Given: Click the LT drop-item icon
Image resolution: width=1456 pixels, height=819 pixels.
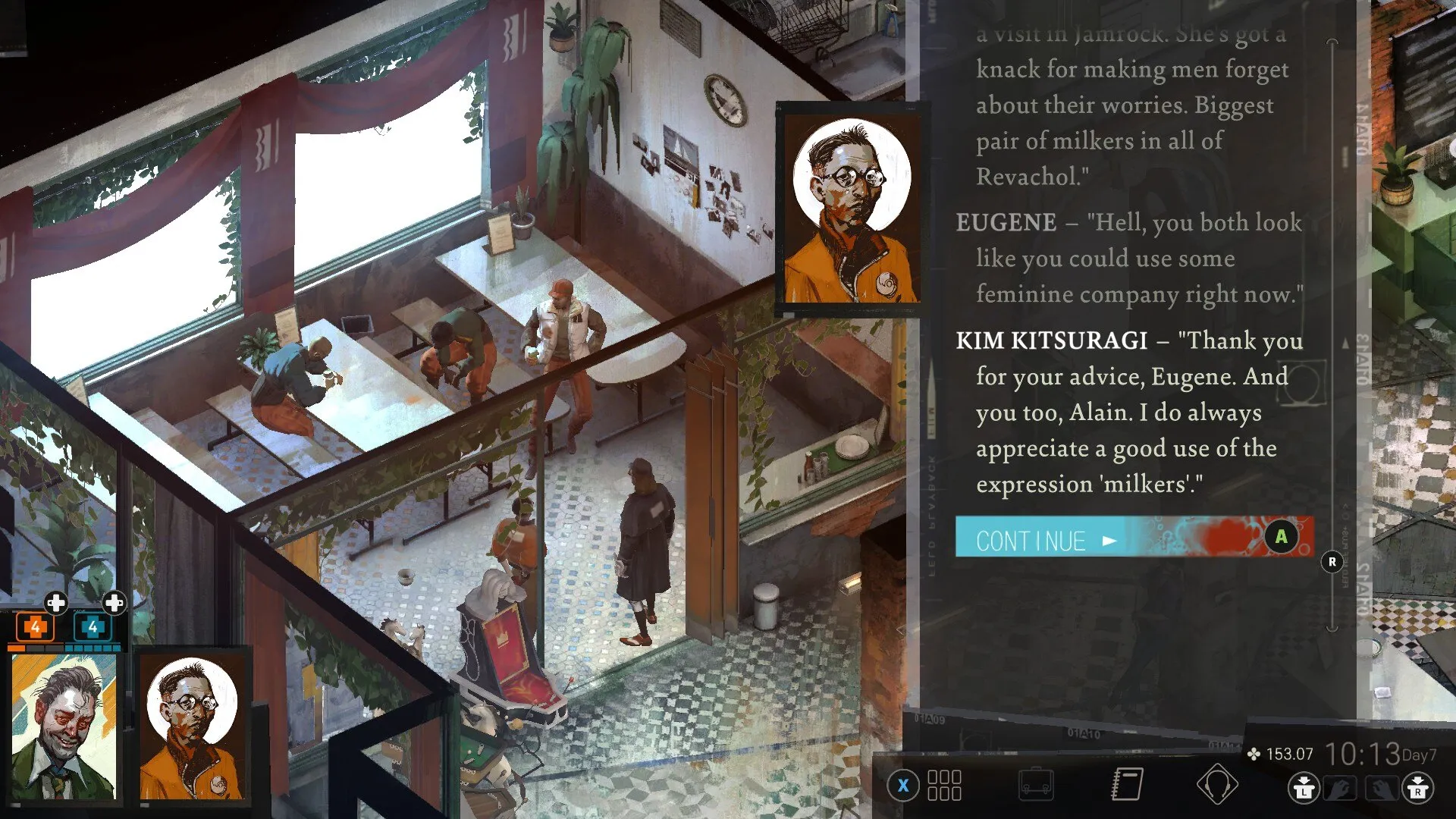Looking at the screenshot, I should click(x=1304, y=787).
